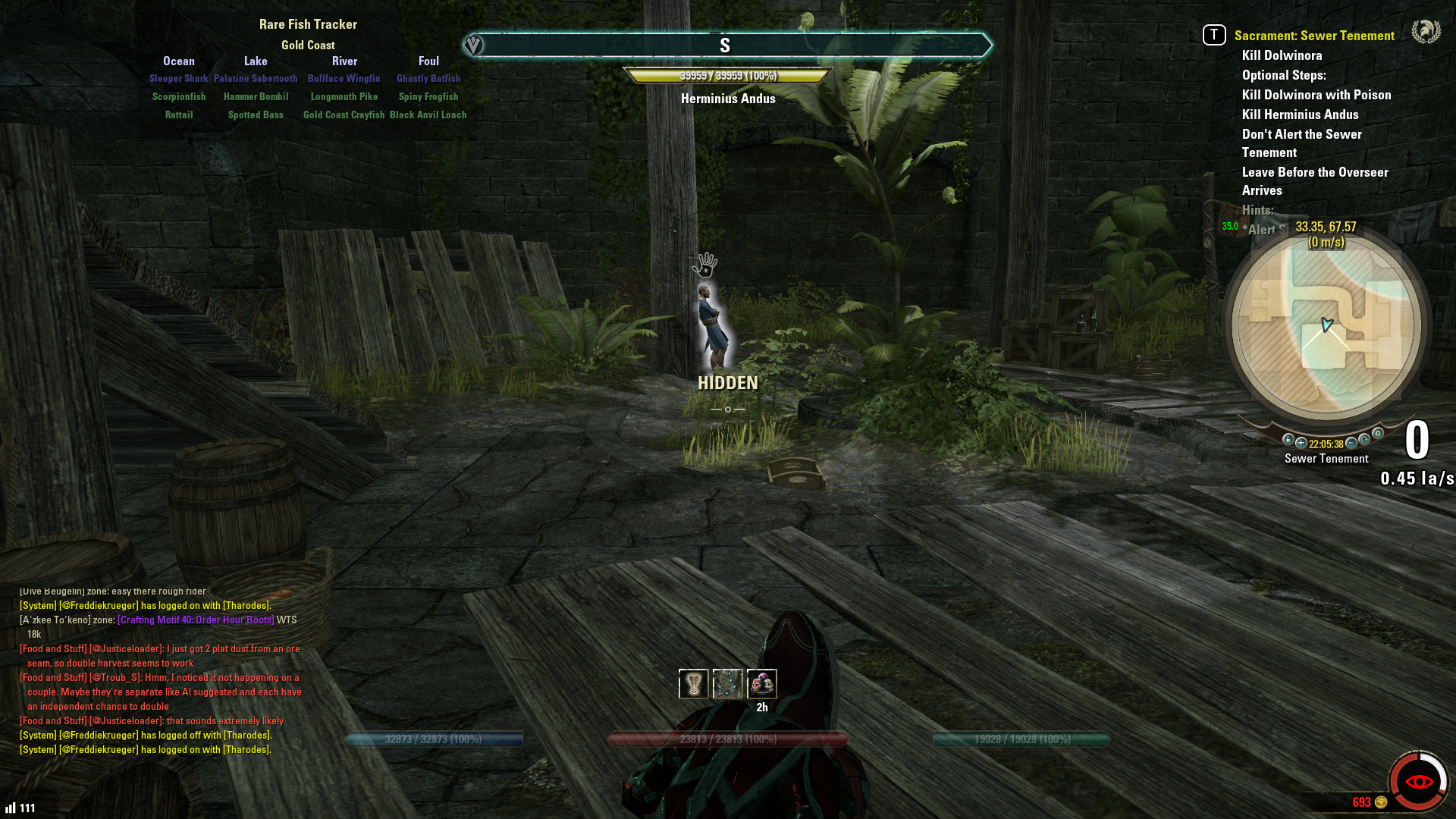The width and height of the screenshot is (1456, 819).
Task: Click the Sewer Tenement minimap
Action: [1326, 326]
